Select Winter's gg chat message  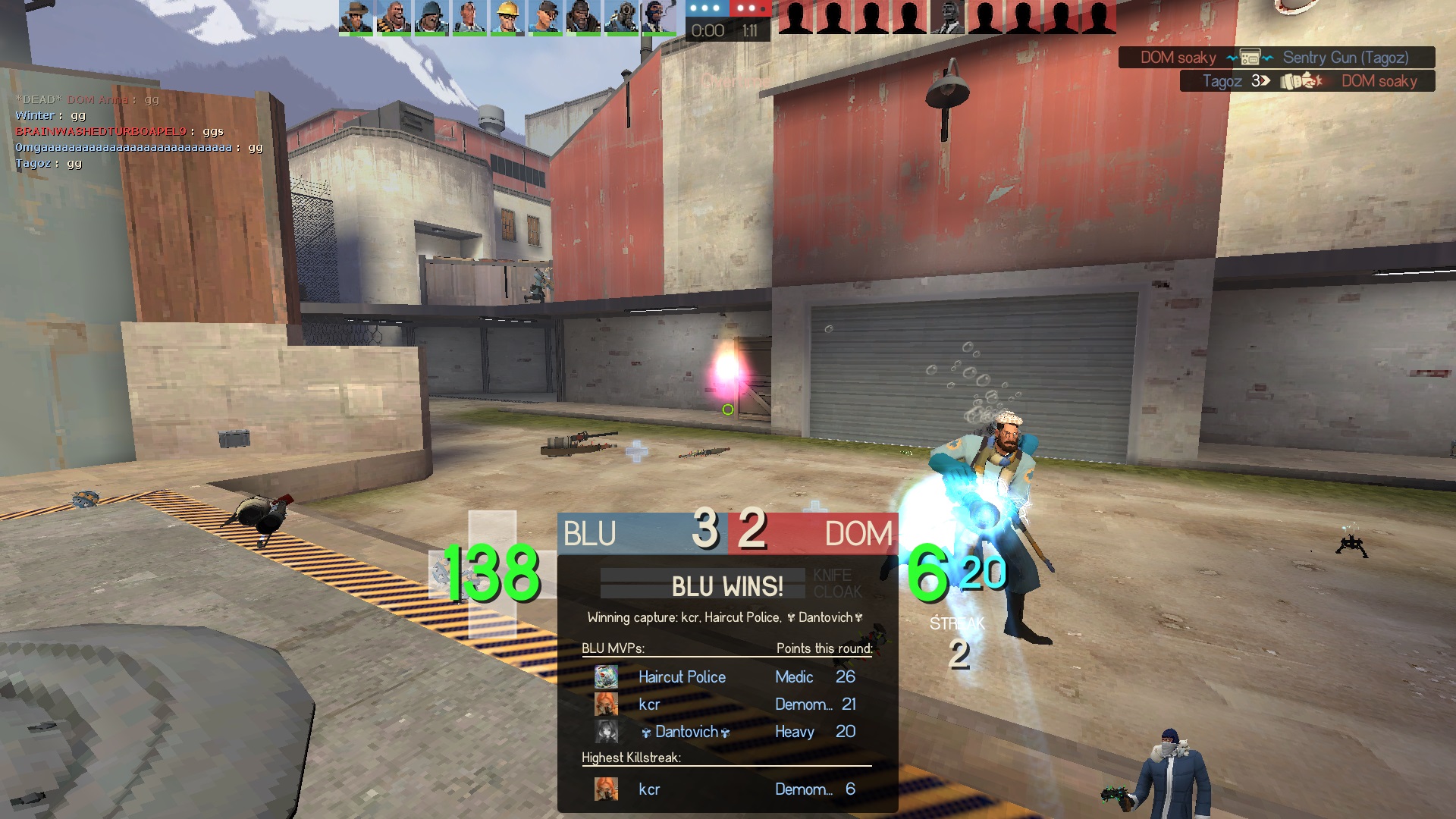pyautogui.click(x=51, y=115)
